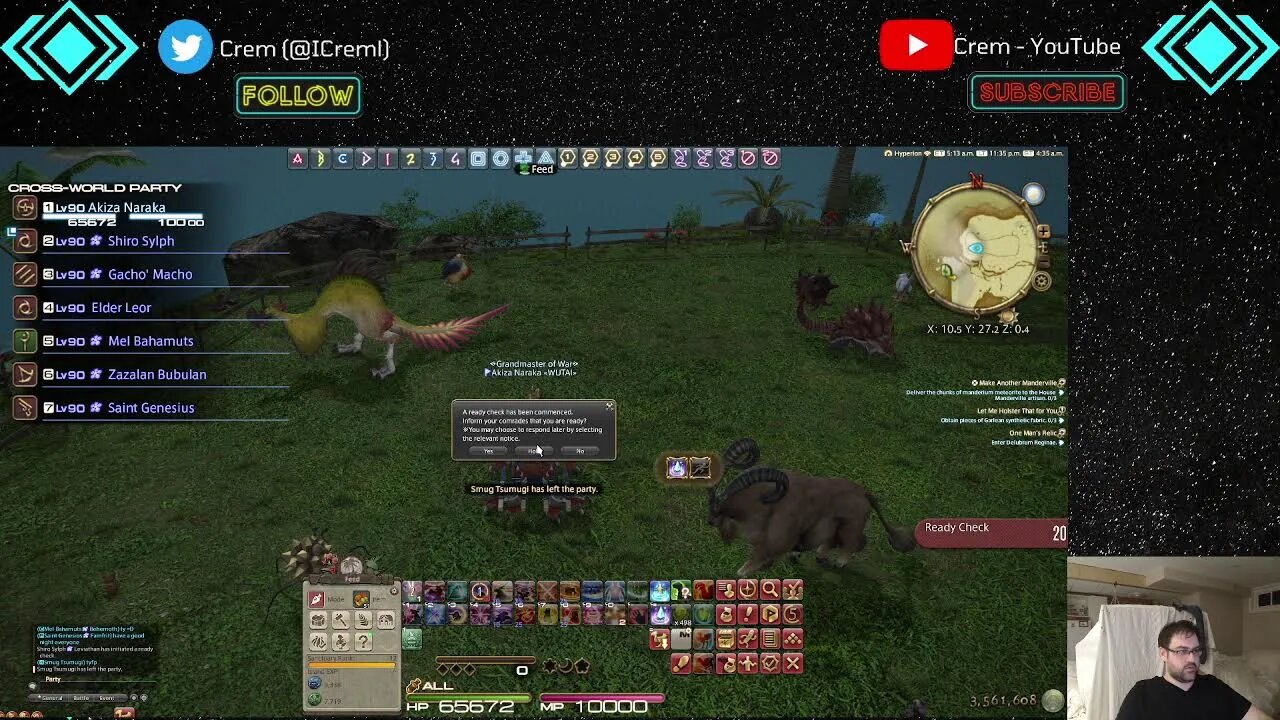Select the crop planting hand icon
The height and width of the screenshot is (720, 1280).
coord(362,620)
